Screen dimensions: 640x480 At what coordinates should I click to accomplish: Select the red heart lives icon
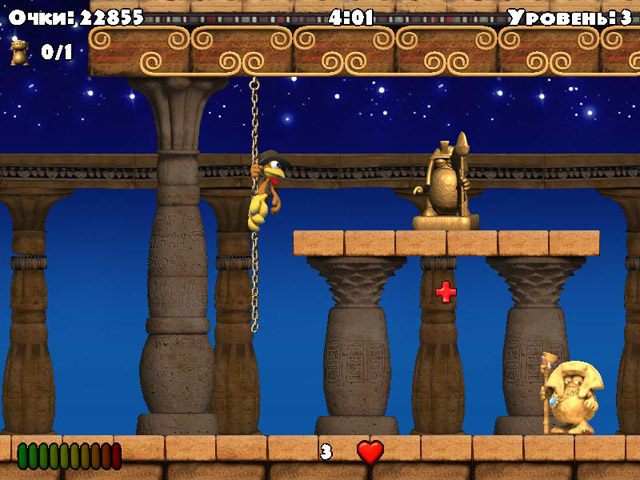click(370, 452)
